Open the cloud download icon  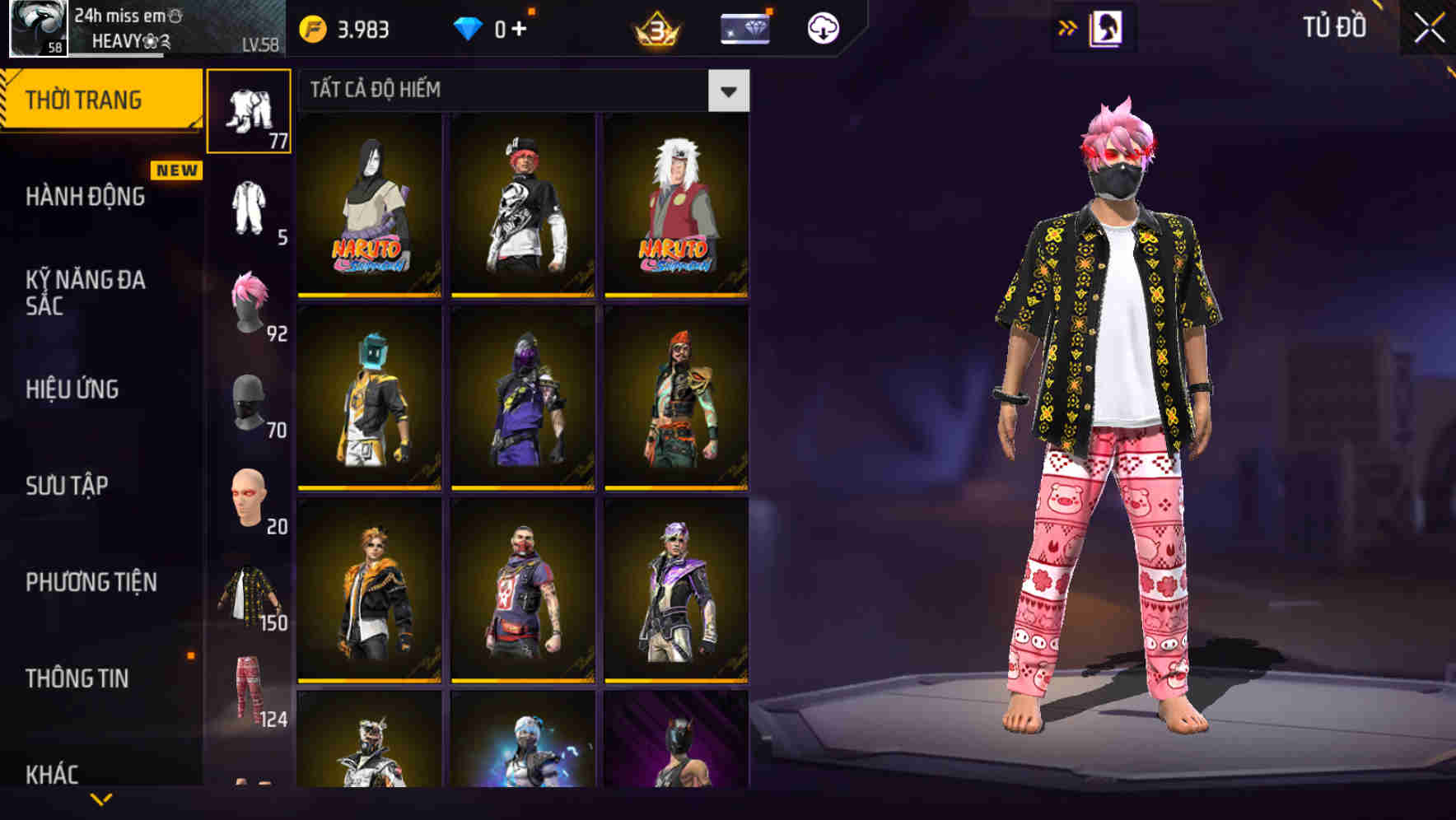tap(821, 27)
